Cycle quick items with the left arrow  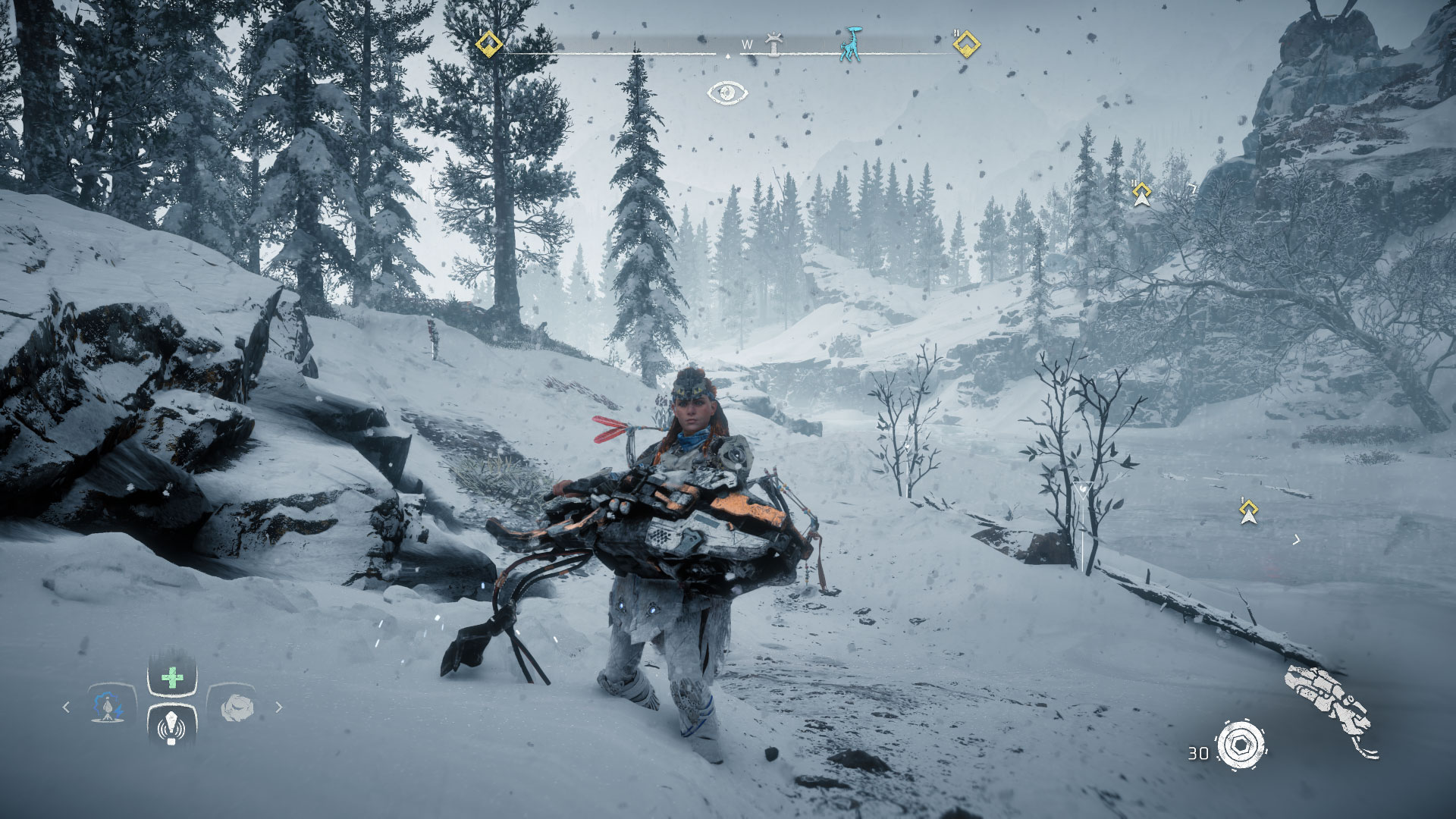66,707
